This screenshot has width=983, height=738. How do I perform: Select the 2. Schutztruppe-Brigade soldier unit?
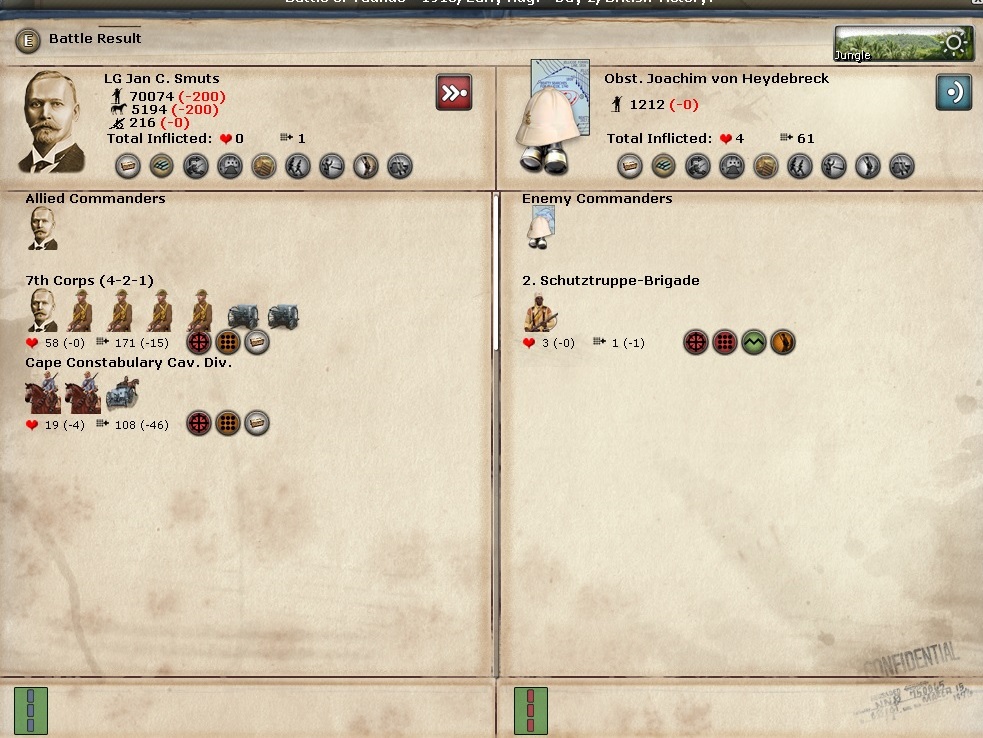click(x=541, y=312)
